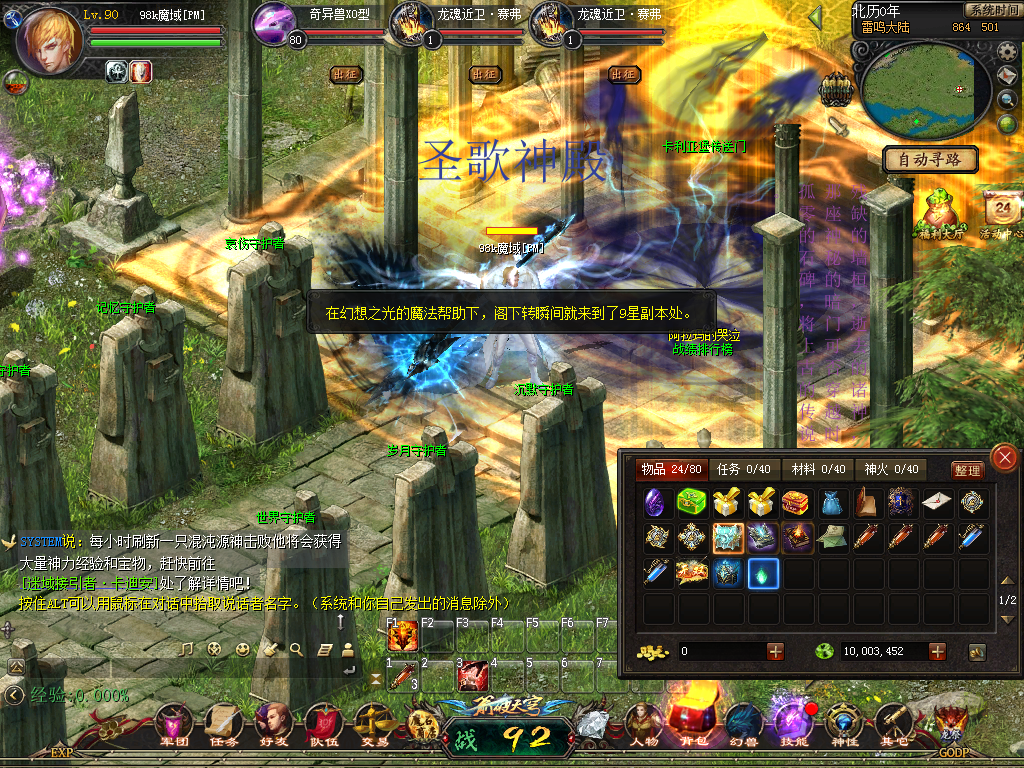Select the purple egg item in inventory
1024x768 pixels.
655,503
